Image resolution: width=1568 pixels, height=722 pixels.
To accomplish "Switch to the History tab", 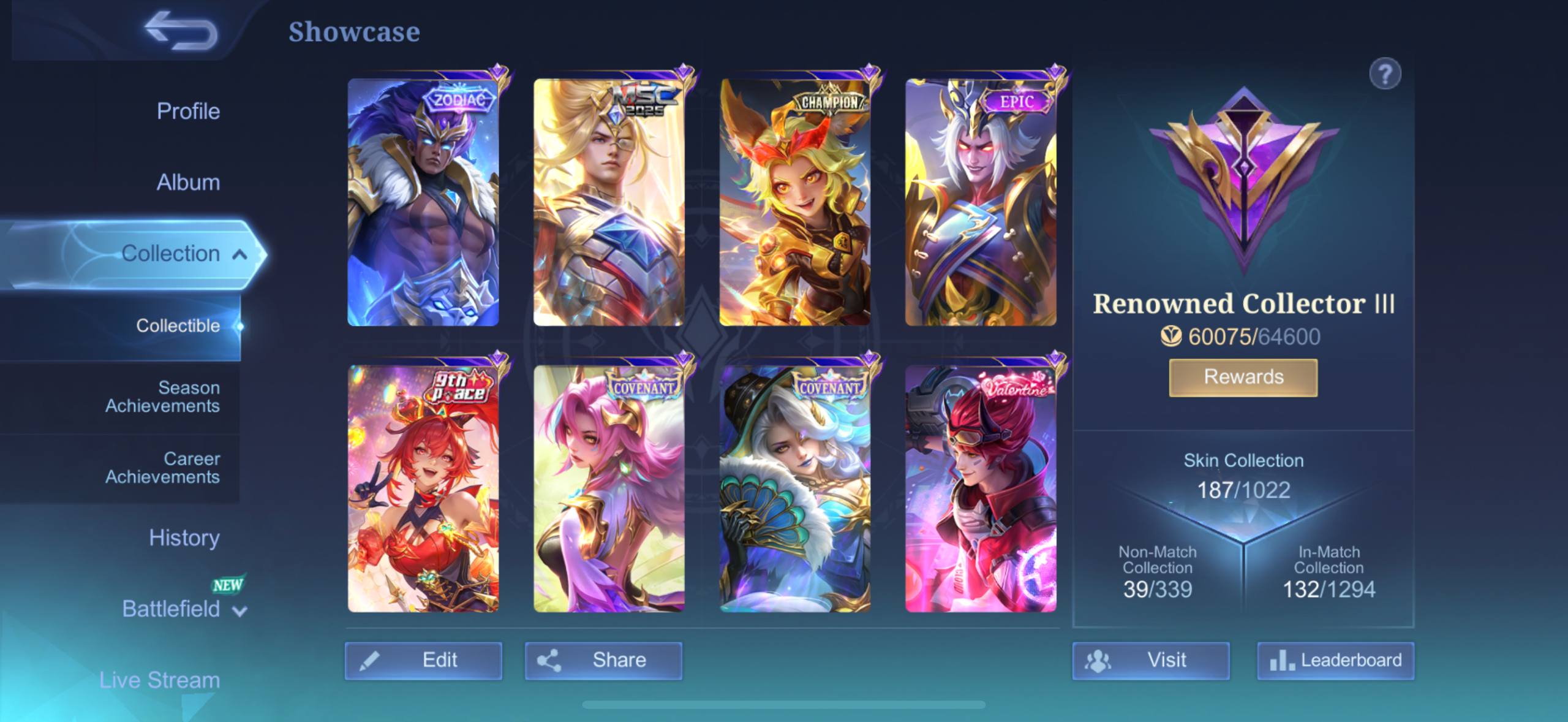I will click(184, 538).
